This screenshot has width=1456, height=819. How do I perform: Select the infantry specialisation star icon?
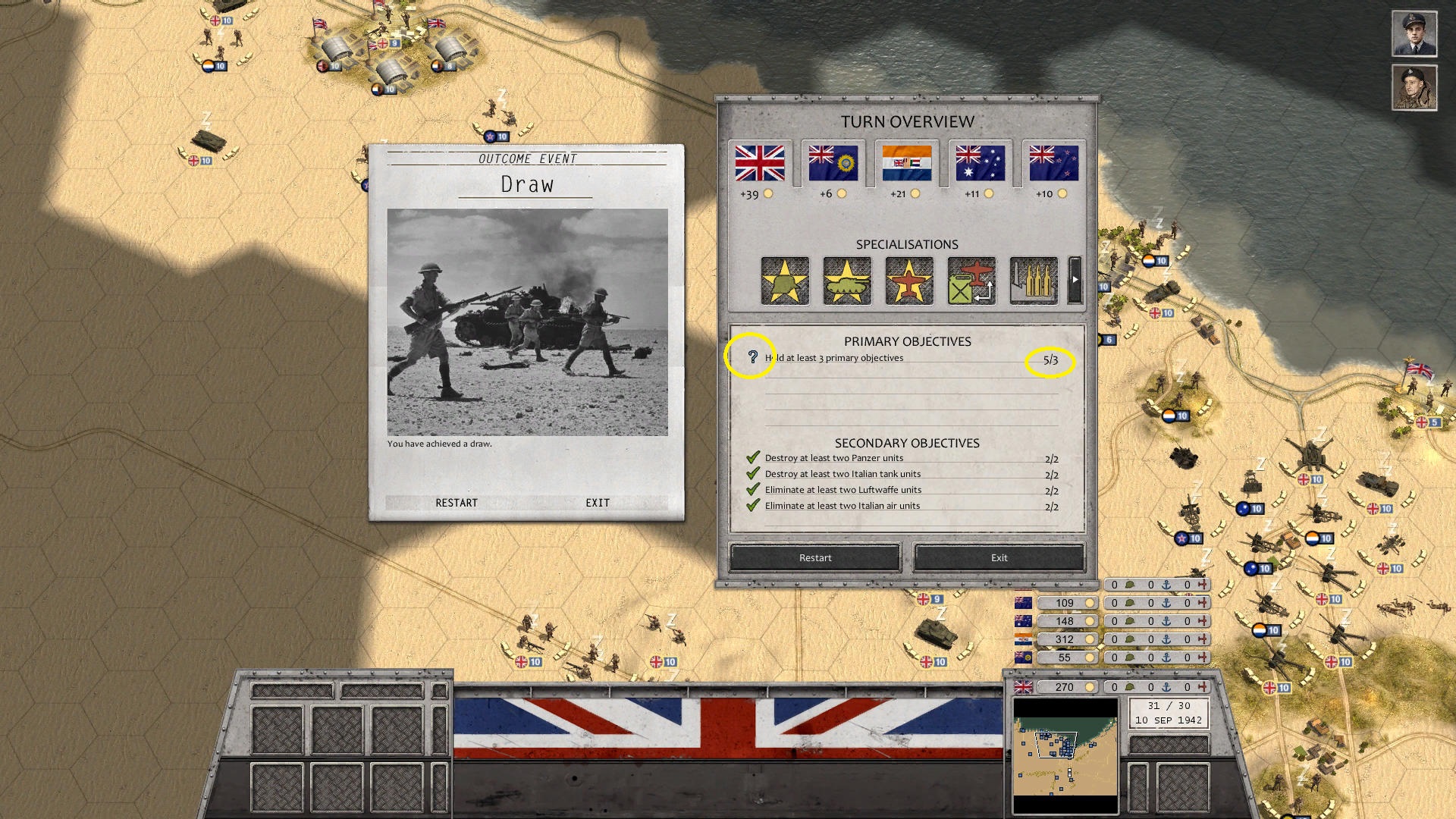pos(785,281)
